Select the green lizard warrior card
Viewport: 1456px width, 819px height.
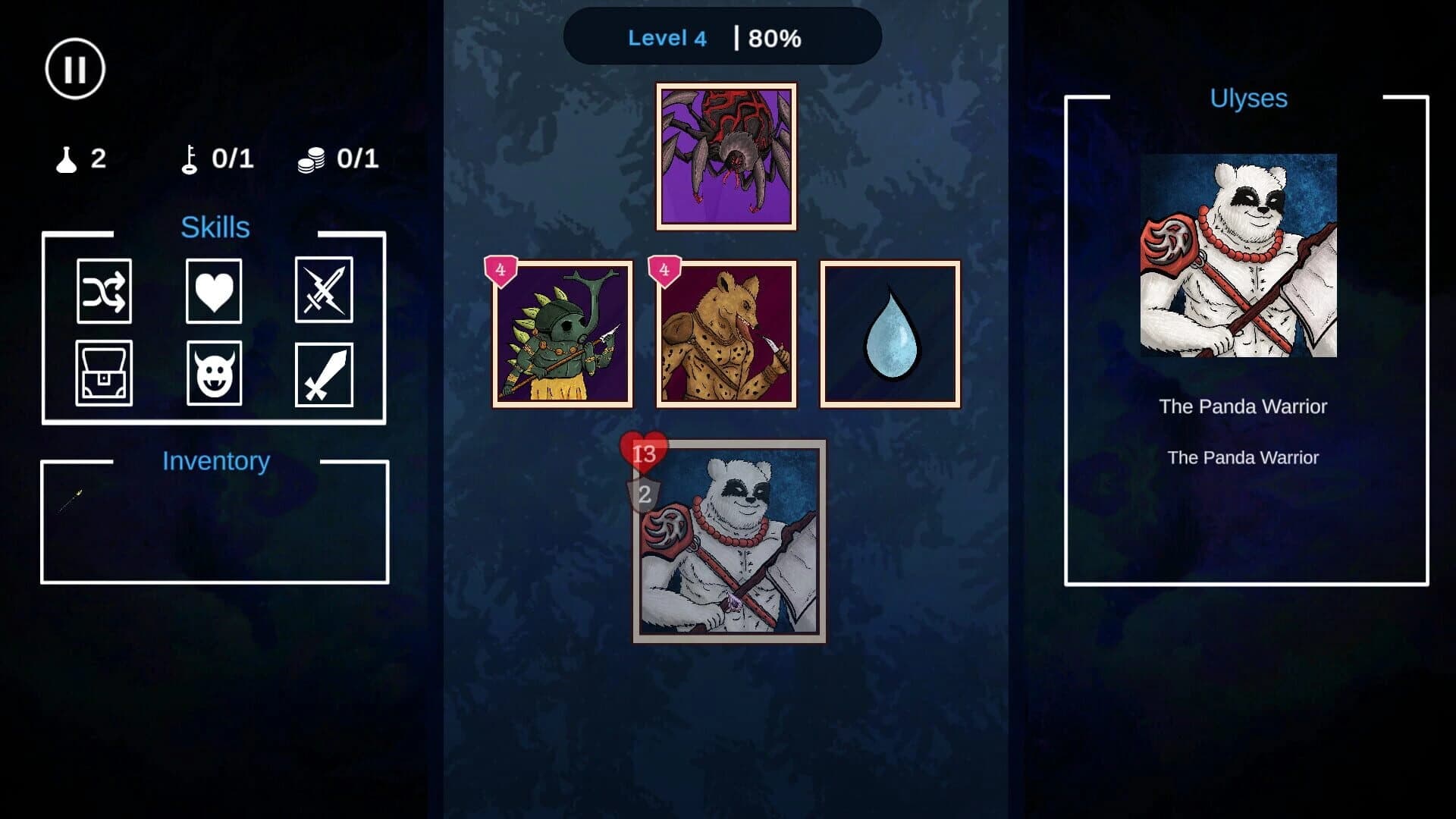563,335
